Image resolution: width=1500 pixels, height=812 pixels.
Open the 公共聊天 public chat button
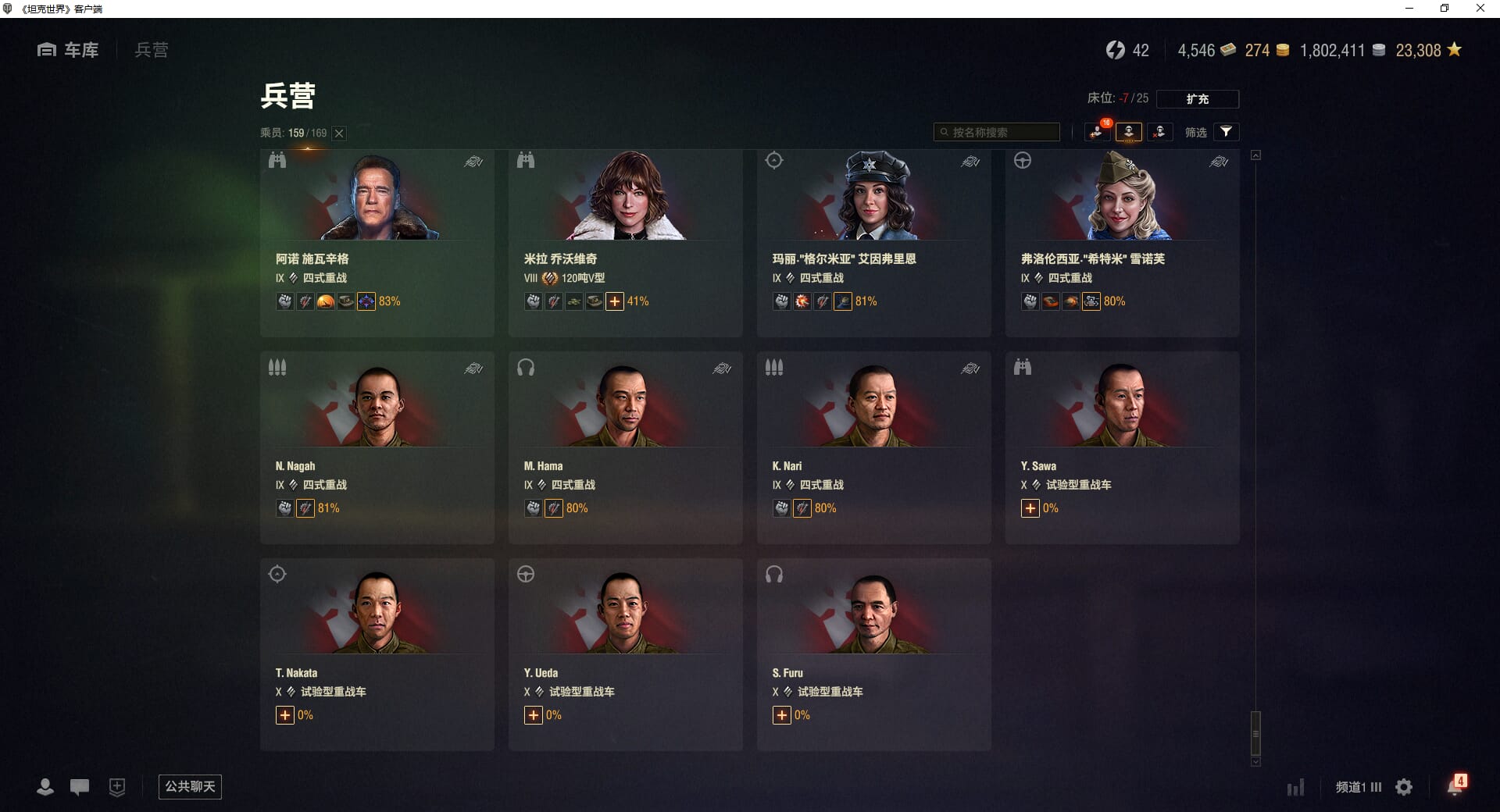[190, 786]
